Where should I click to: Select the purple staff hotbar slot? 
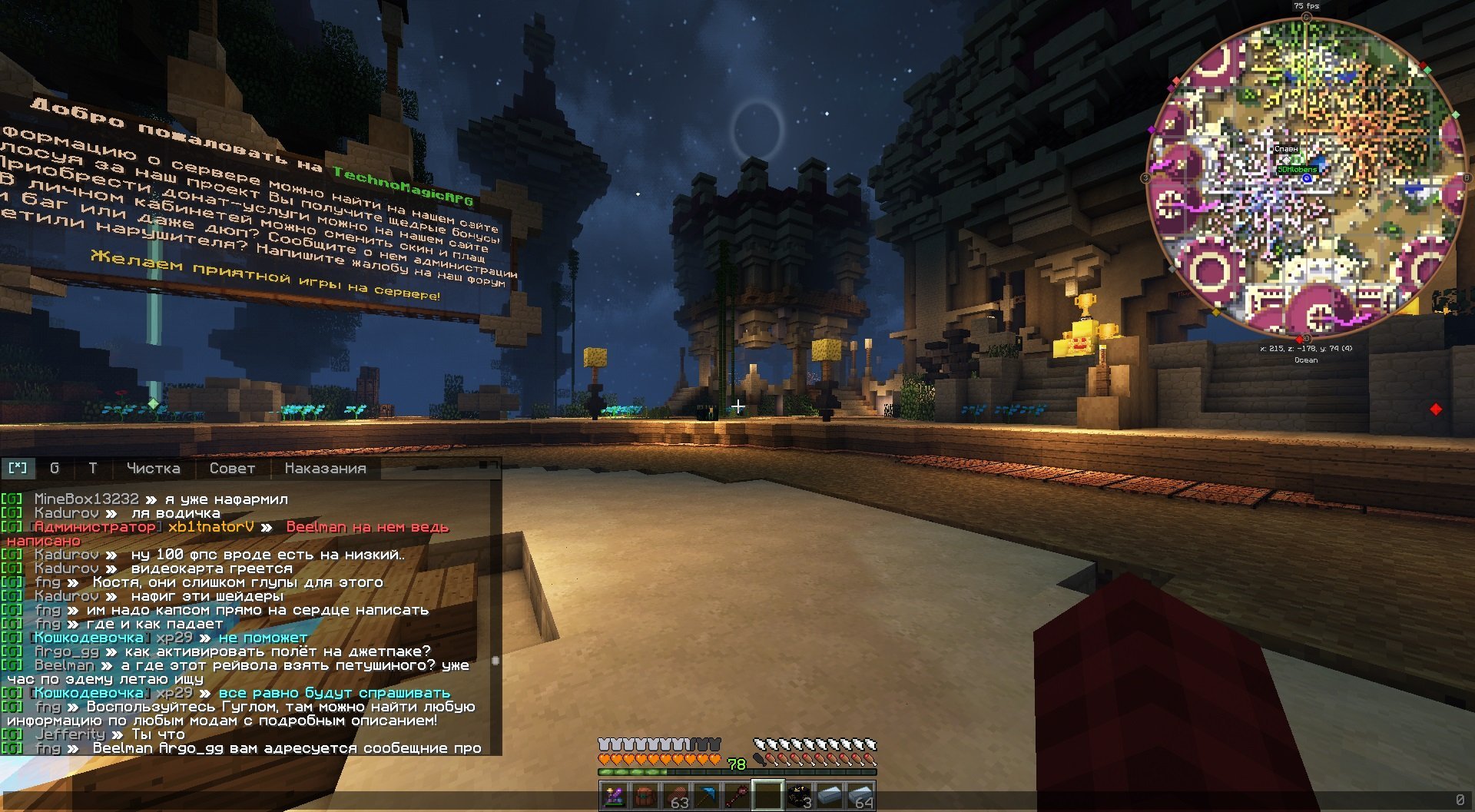tap(614, 796)
